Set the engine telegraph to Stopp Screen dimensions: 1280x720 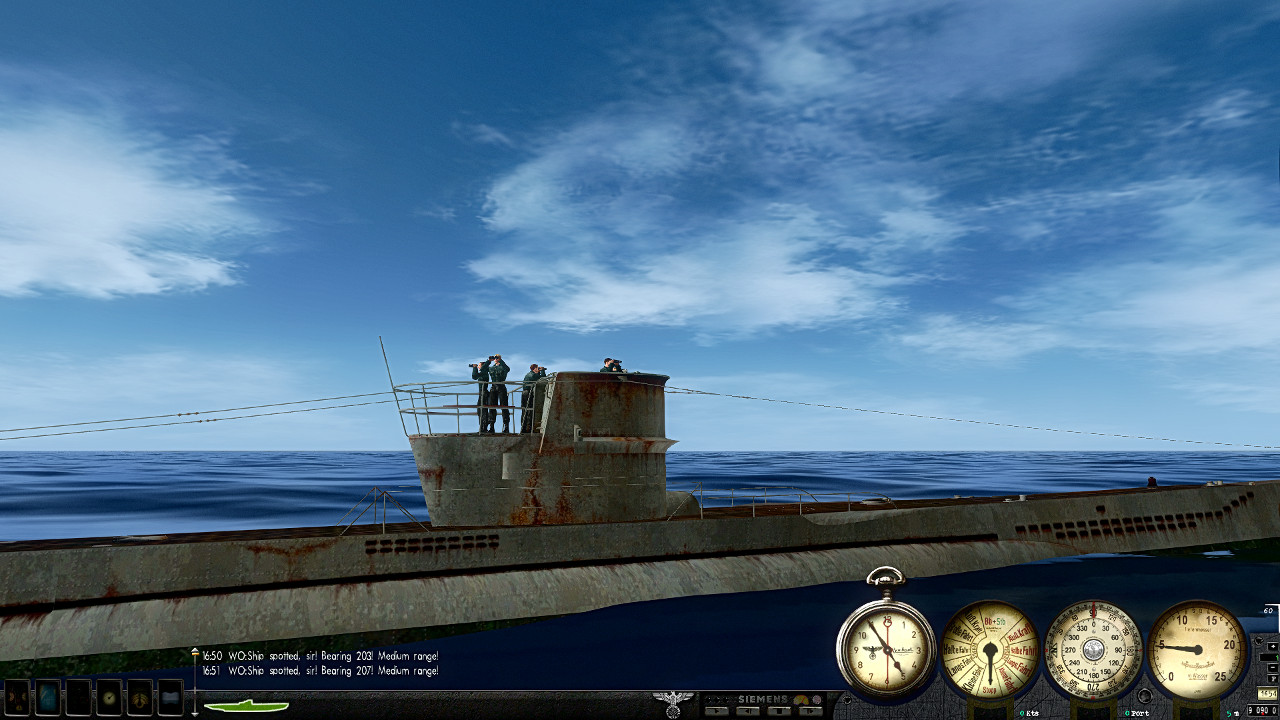point(990,686)
